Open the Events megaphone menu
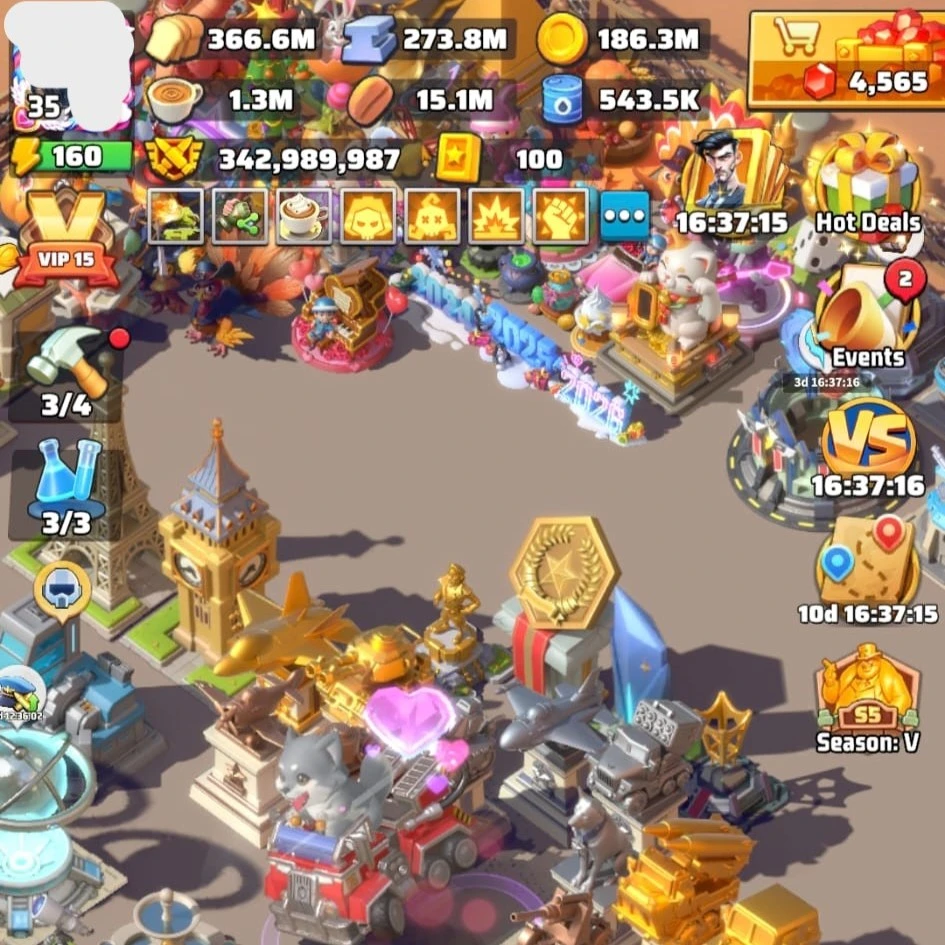The width and height of the screenshot is (945, 945). (867, 320)
